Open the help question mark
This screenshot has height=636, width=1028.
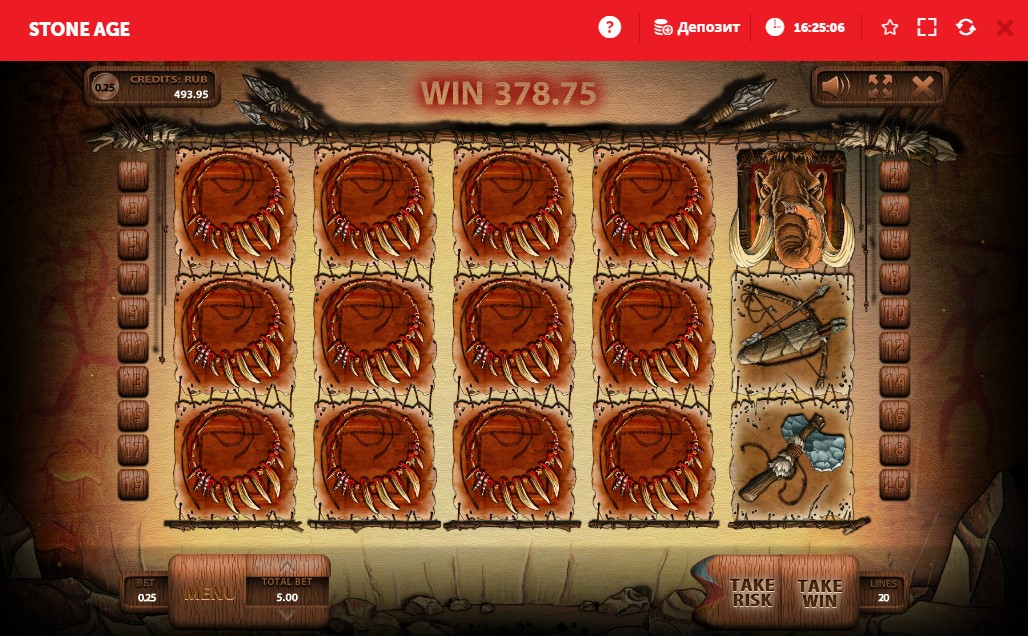pyautogui.click(x=609, y=27)
